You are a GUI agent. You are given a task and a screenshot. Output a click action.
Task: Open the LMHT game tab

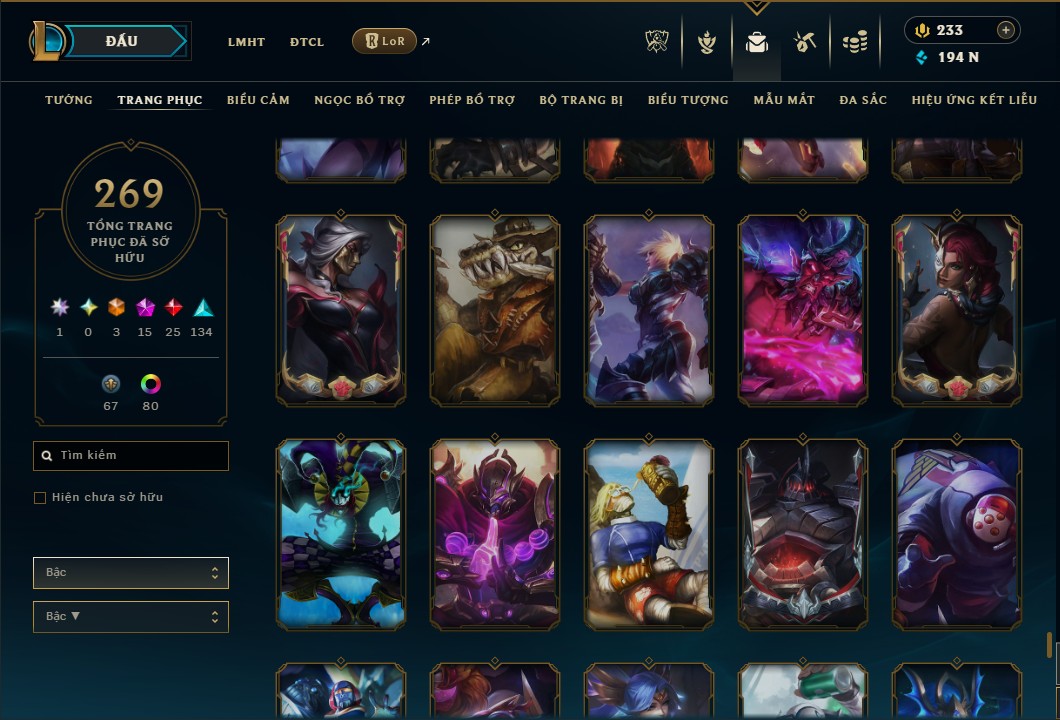246,42
